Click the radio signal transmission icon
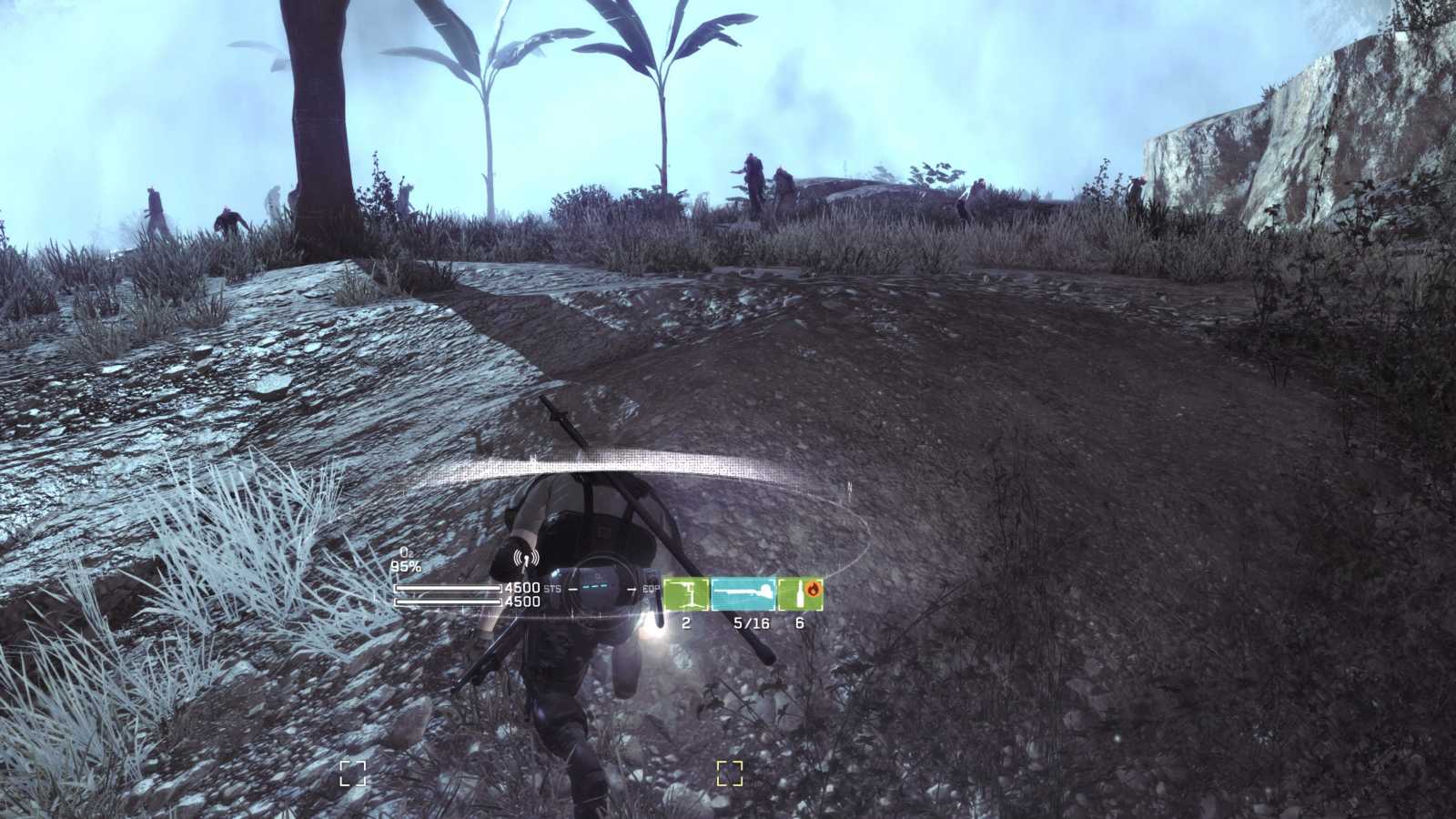 [x=526, y=557]
